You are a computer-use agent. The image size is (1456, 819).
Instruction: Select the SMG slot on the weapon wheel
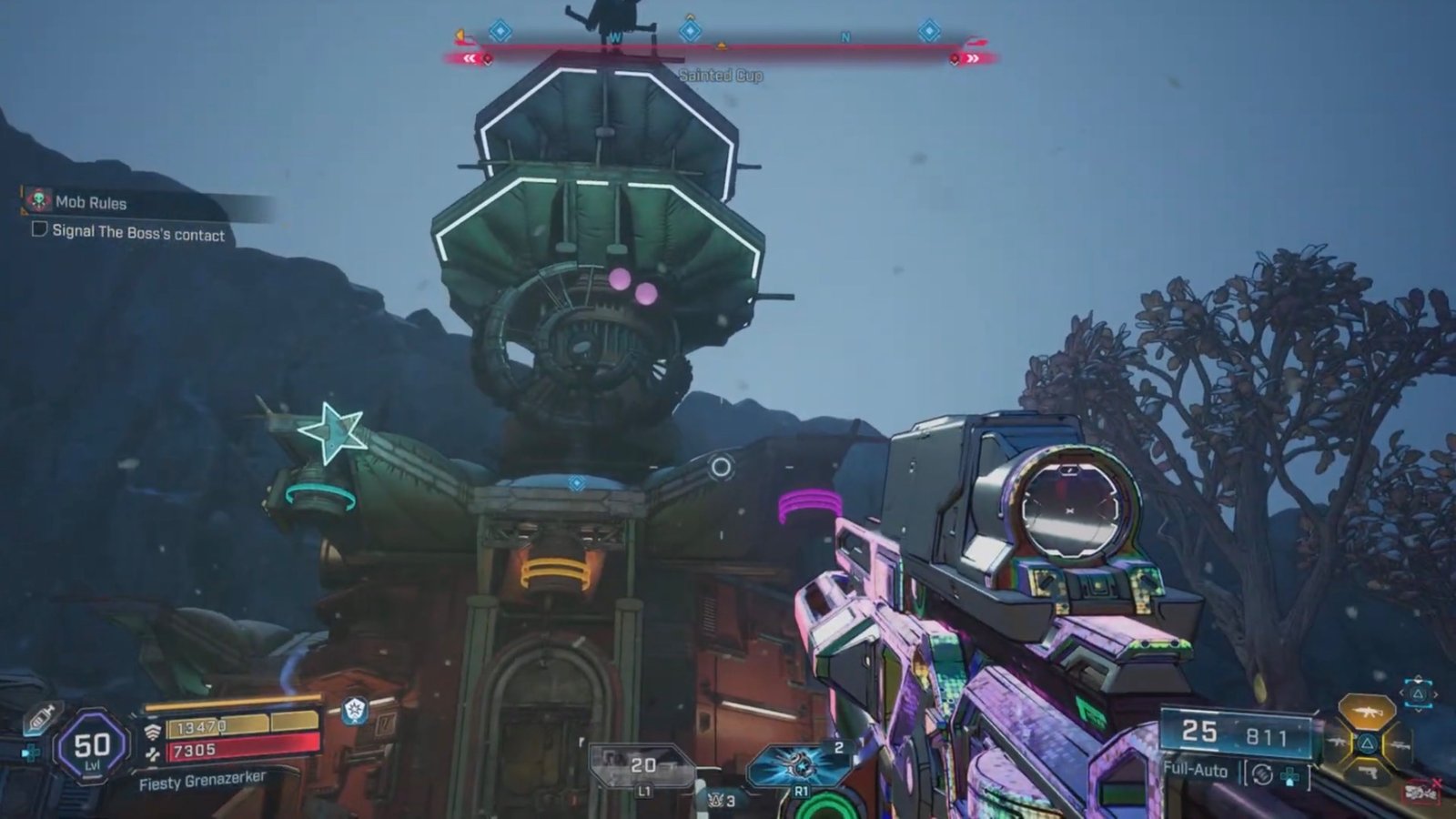tap(1337, 743)
